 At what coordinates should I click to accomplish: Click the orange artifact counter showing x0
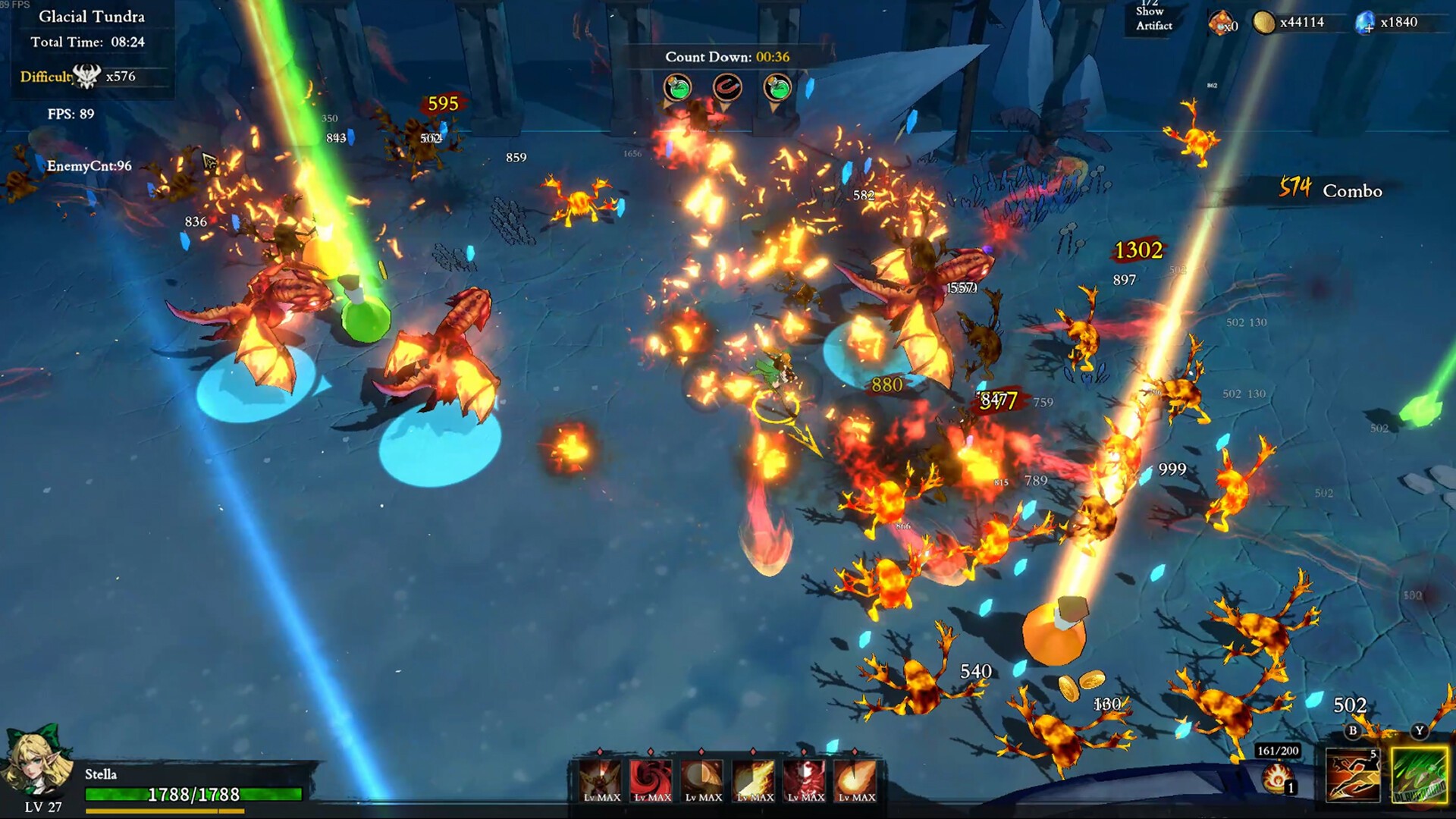coord(1222,24)
